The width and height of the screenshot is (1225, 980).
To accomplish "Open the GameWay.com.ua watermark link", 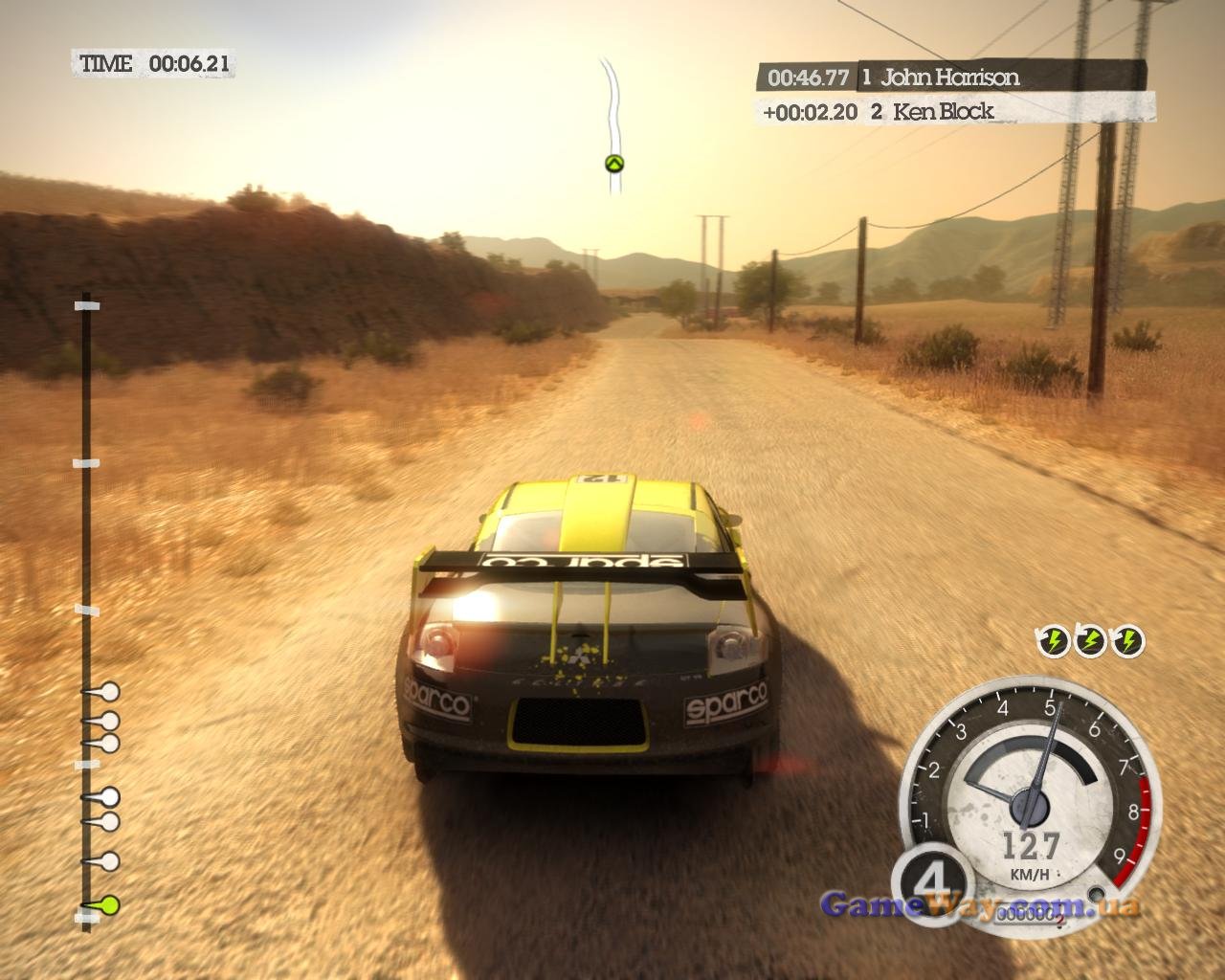I will [x=980, y=905].
